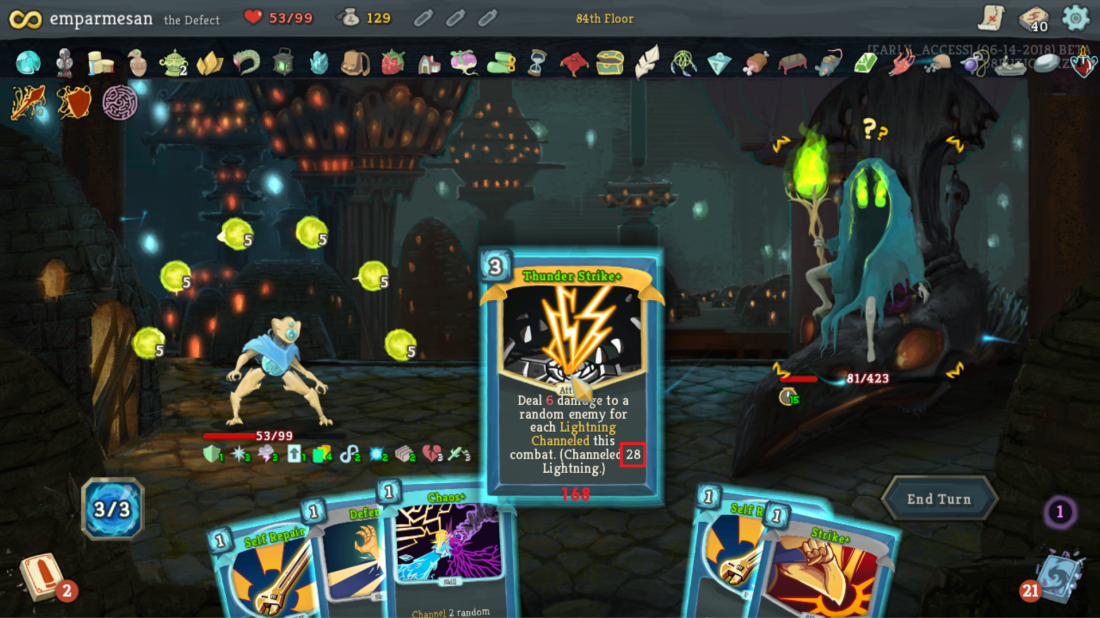Show the discard pile with 21 cards

[1053, 578]
